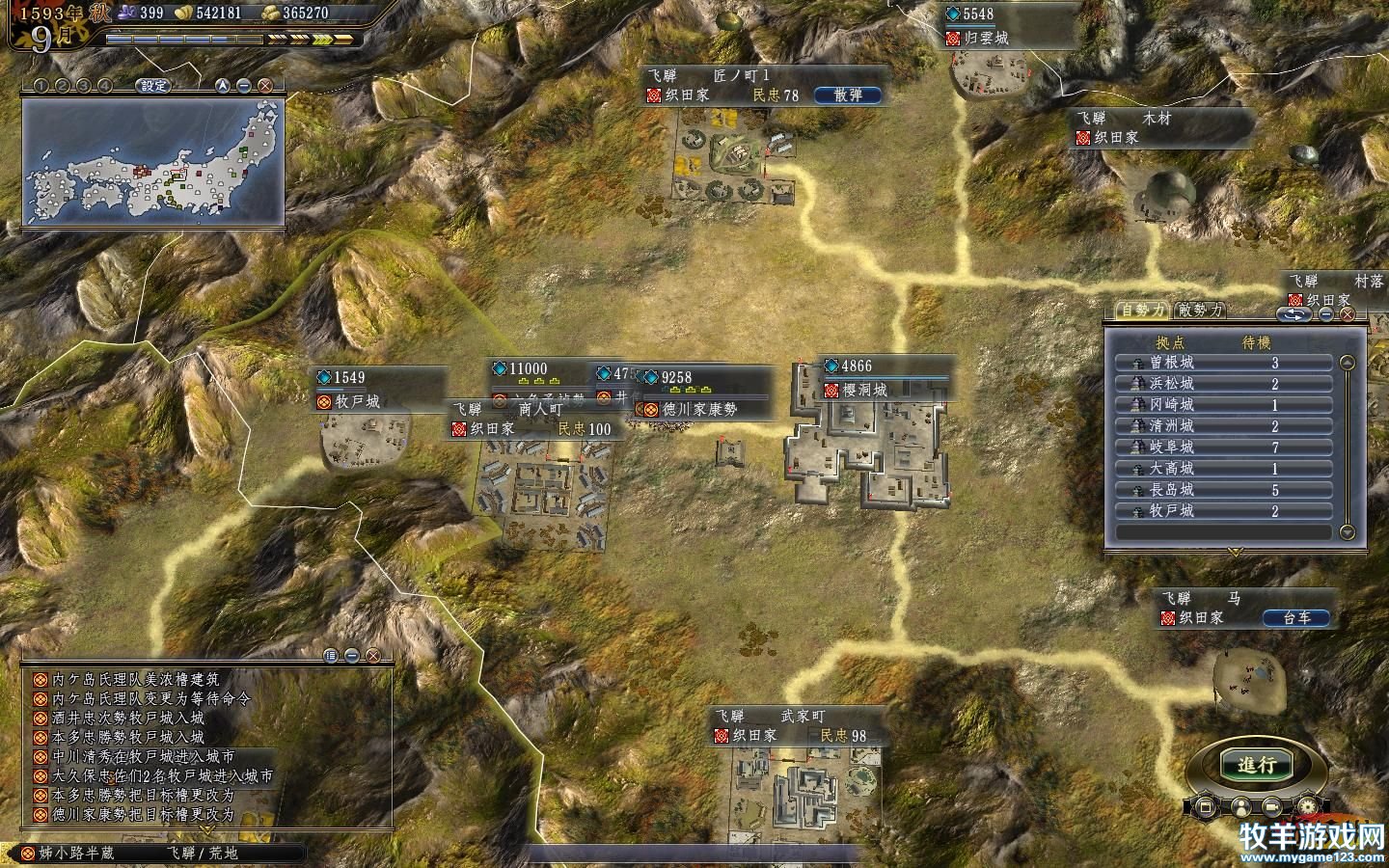Viewport: 1389px width, 868px height.
Task: Click the 進行 advance turn button
Action: [1257, 766]
